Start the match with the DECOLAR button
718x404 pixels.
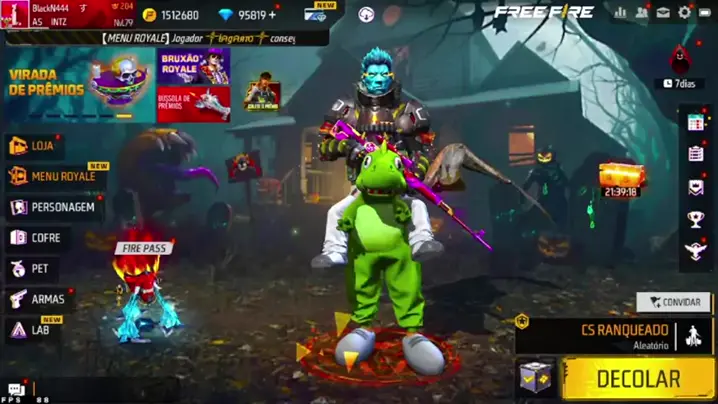638,379
